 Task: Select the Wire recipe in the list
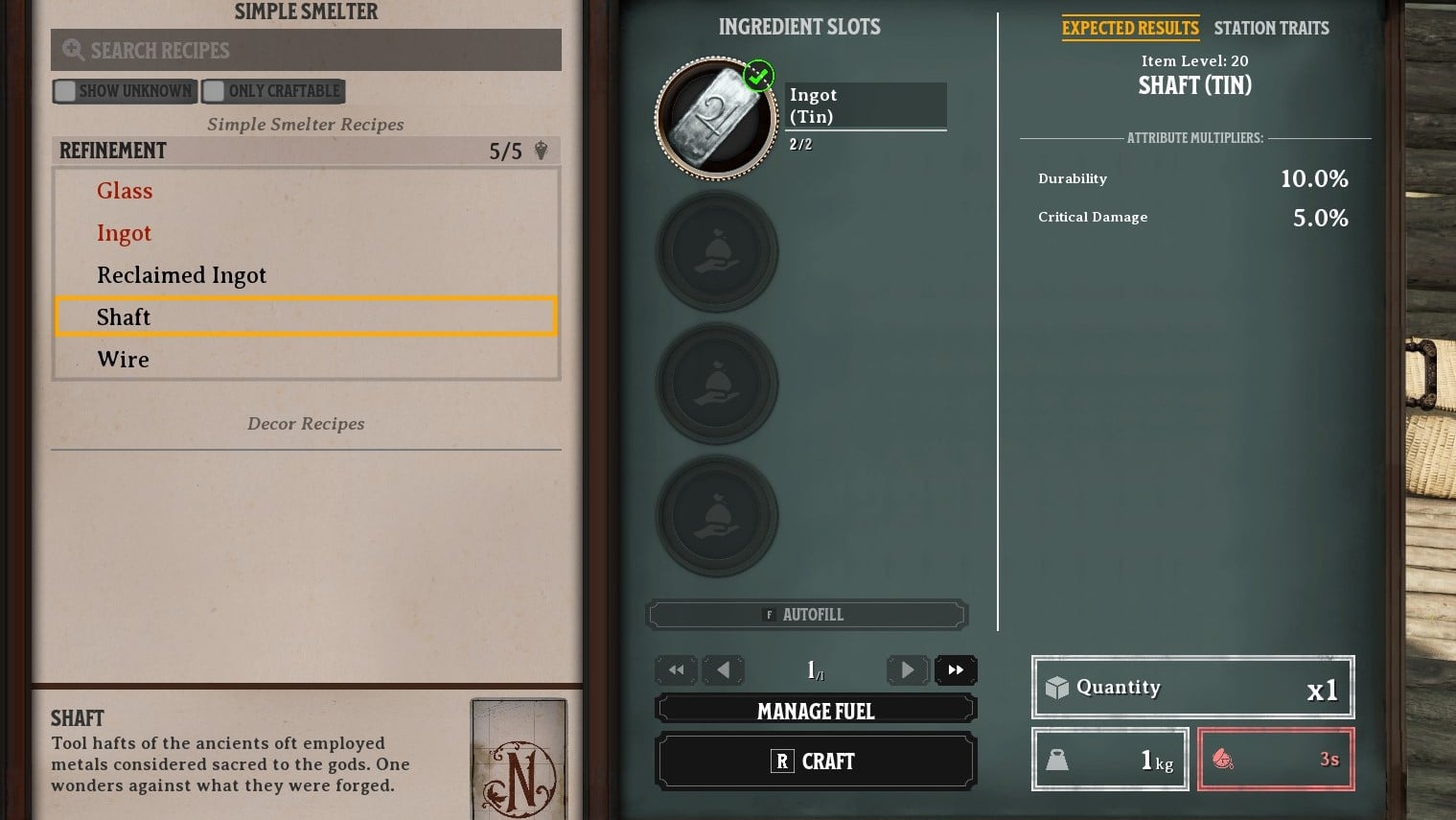[123, 359]
